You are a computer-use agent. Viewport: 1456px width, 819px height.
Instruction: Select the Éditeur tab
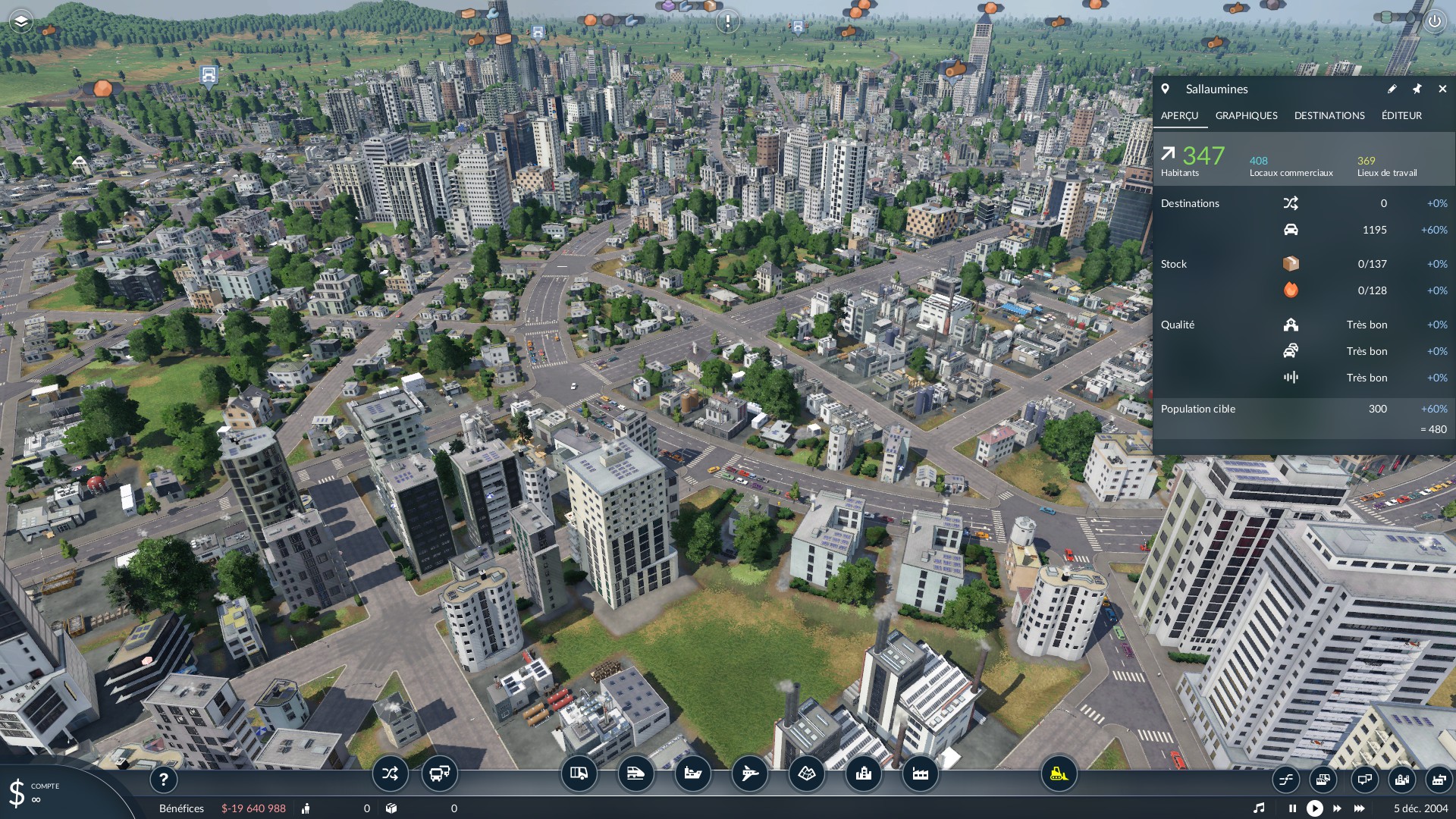pyautogui.click(x=1401, y=115)
